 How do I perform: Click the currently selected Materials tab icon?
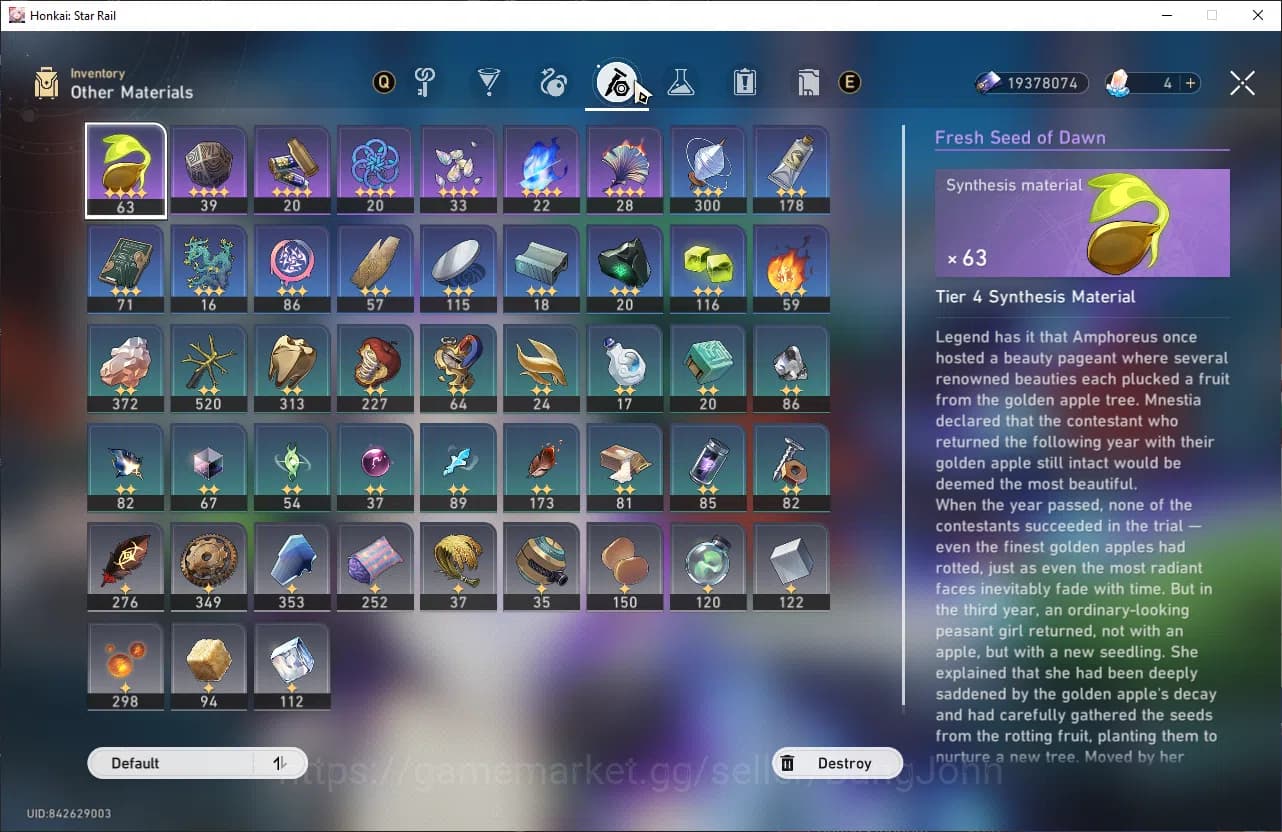617,83
